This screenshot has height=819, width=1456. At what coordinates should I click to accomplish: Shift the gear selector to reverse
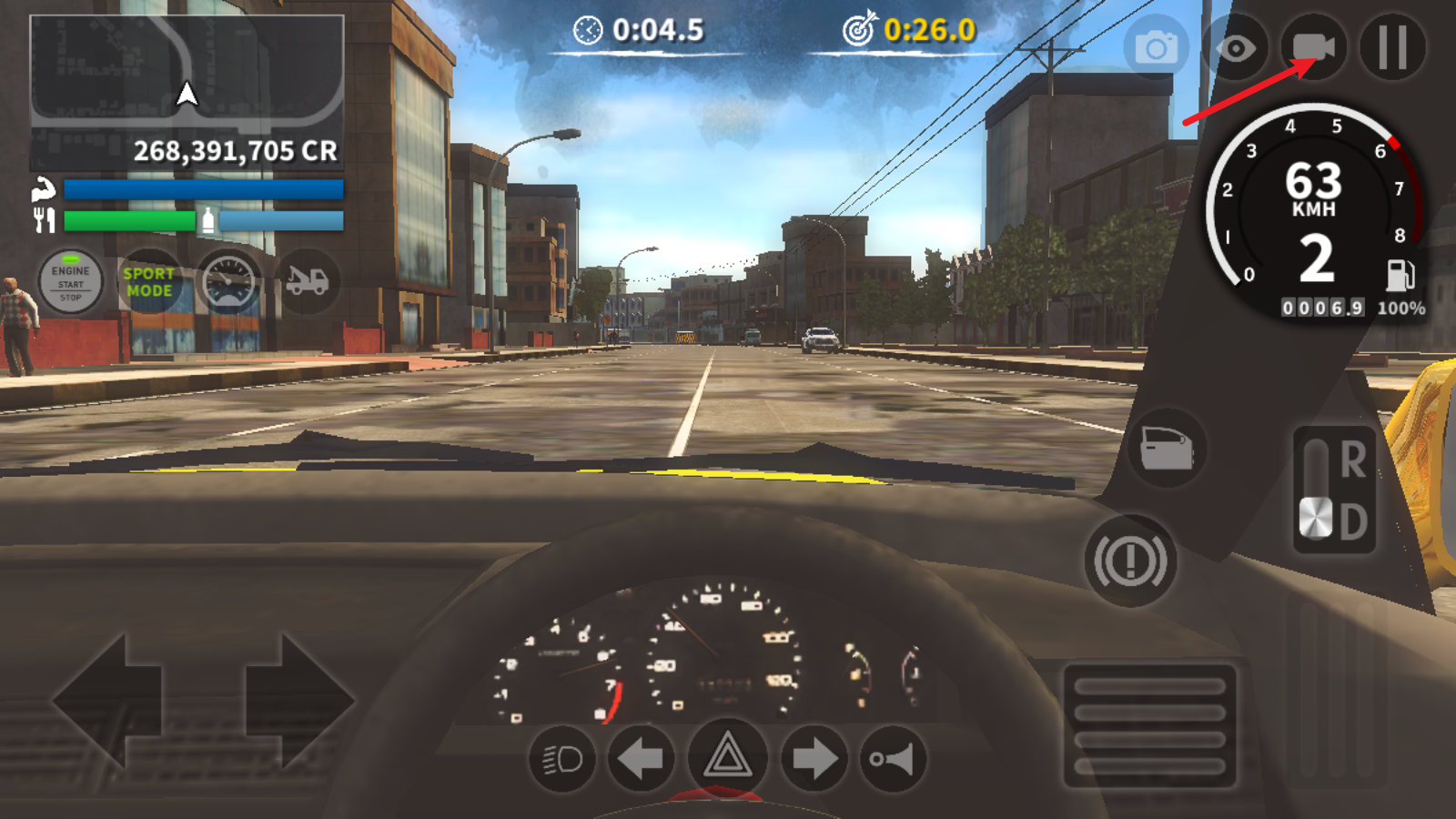pos(1351,460)
